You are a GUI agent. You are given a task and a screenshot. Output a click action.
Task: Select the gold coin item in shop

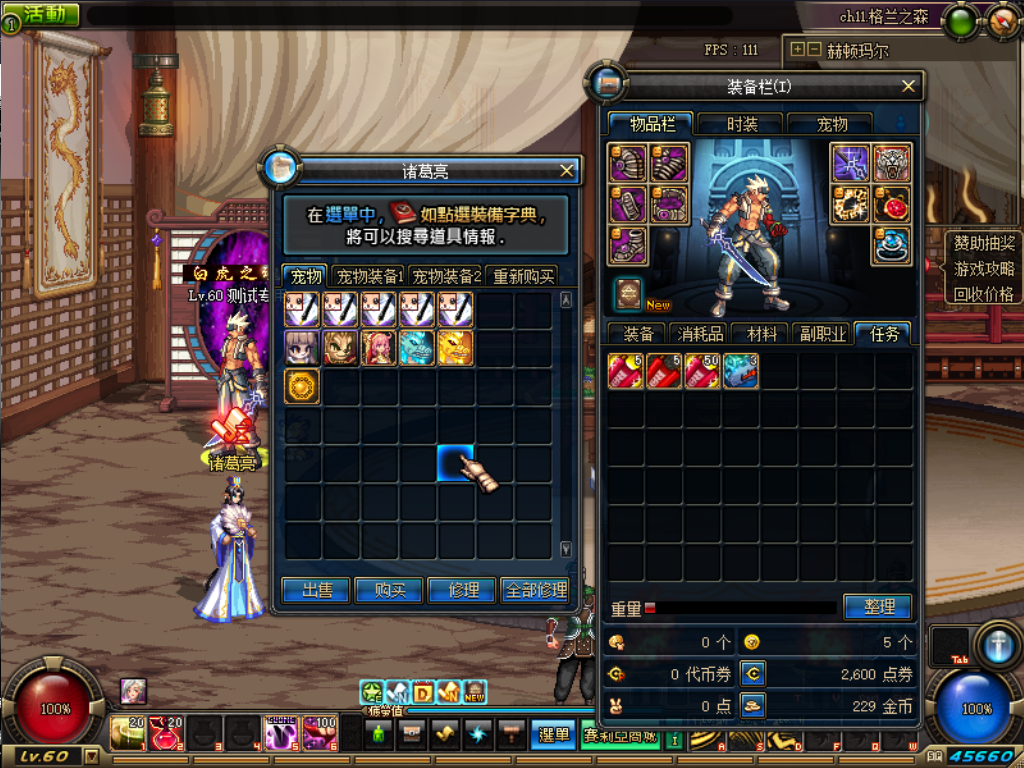point(302,386)
